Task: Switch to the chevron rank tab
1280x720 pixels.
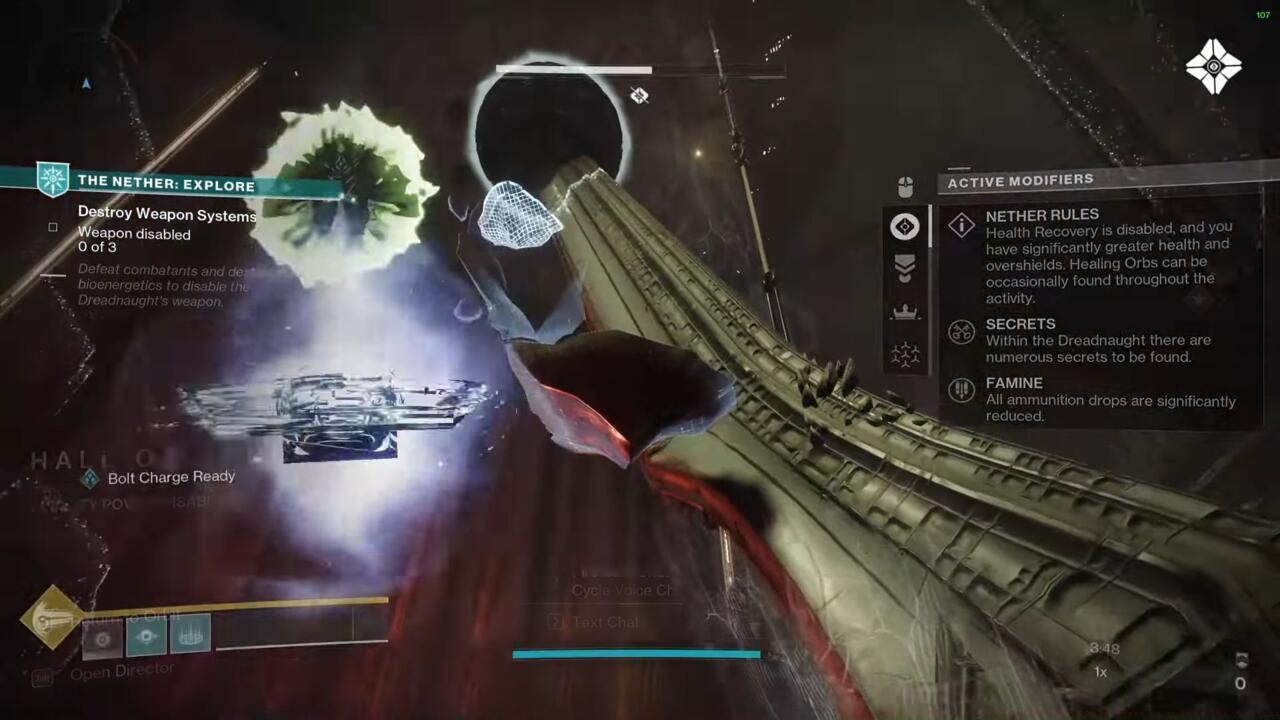Action: pos(905,268)
